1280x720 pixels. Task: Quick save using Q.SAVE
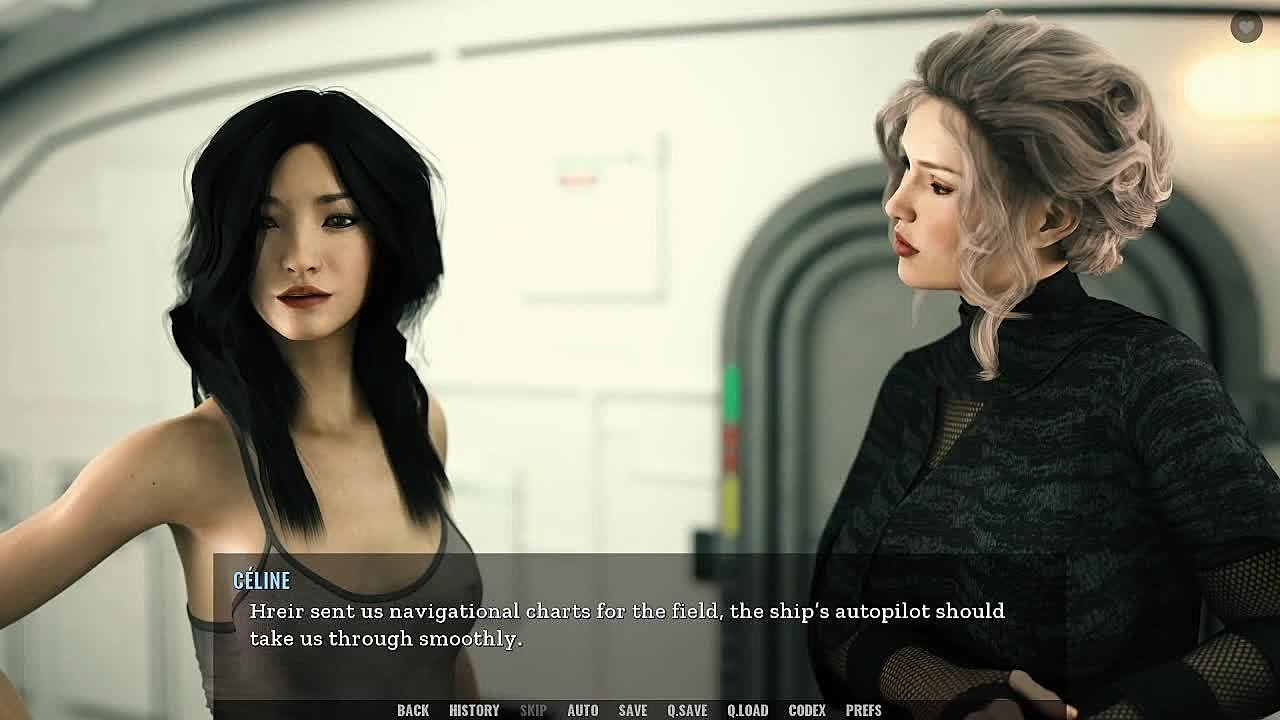coord(687,710)
